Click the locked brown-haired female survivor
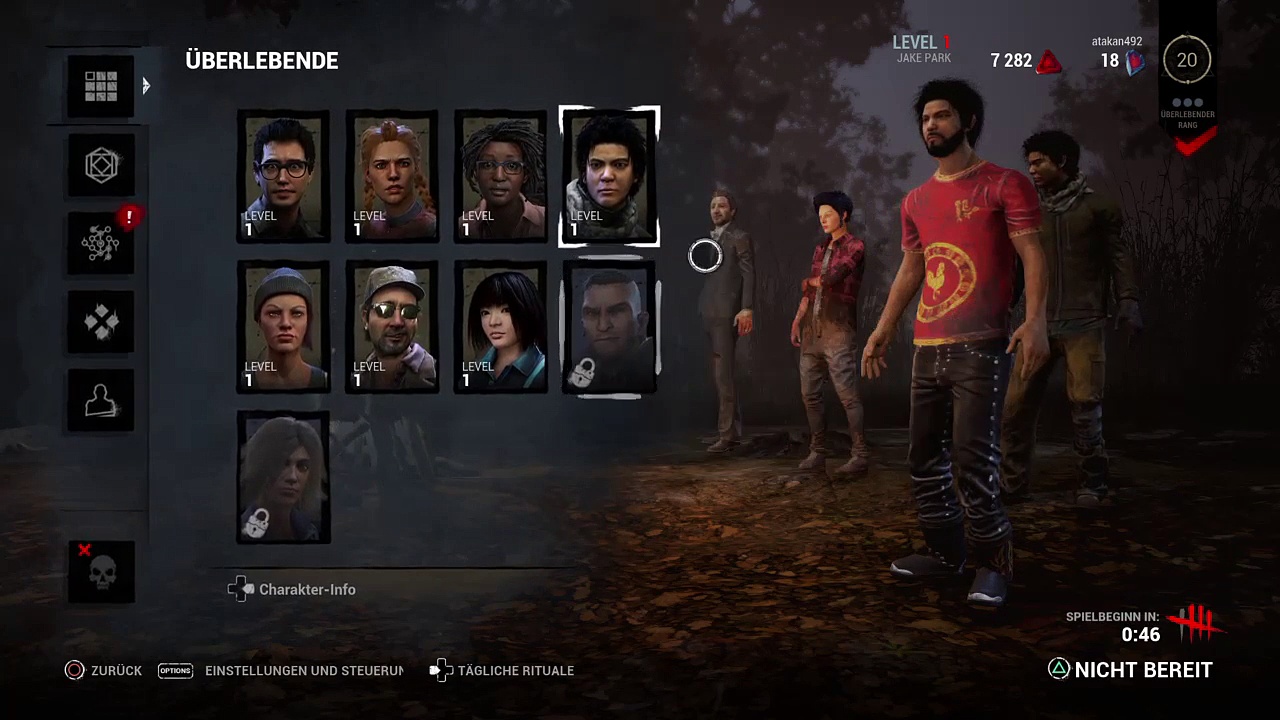The width and height of the screenshot is (1280, 720). [x=283, y=477]
